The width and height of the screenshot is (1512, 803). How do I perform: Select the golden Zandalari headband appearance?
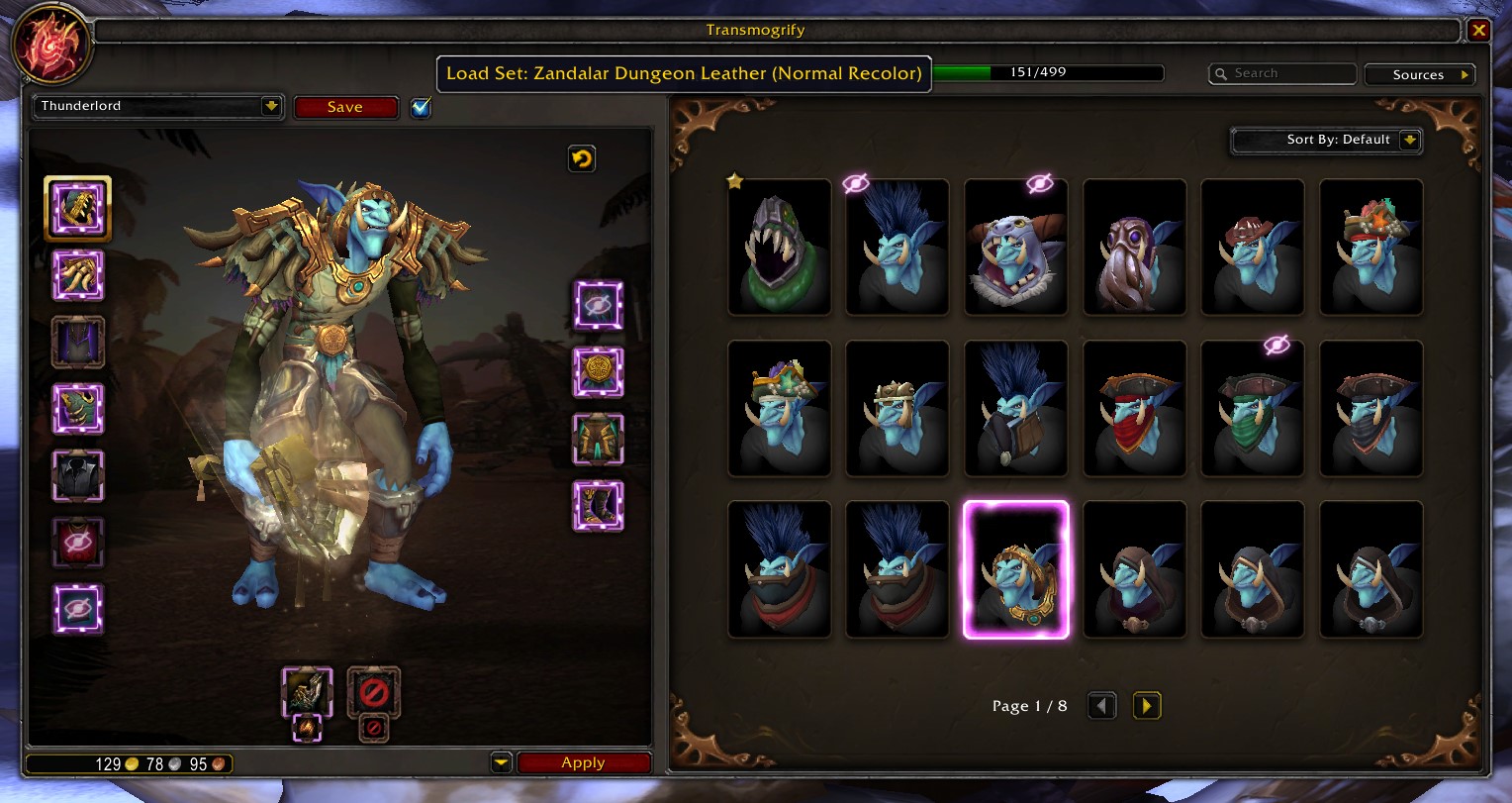1016,569
